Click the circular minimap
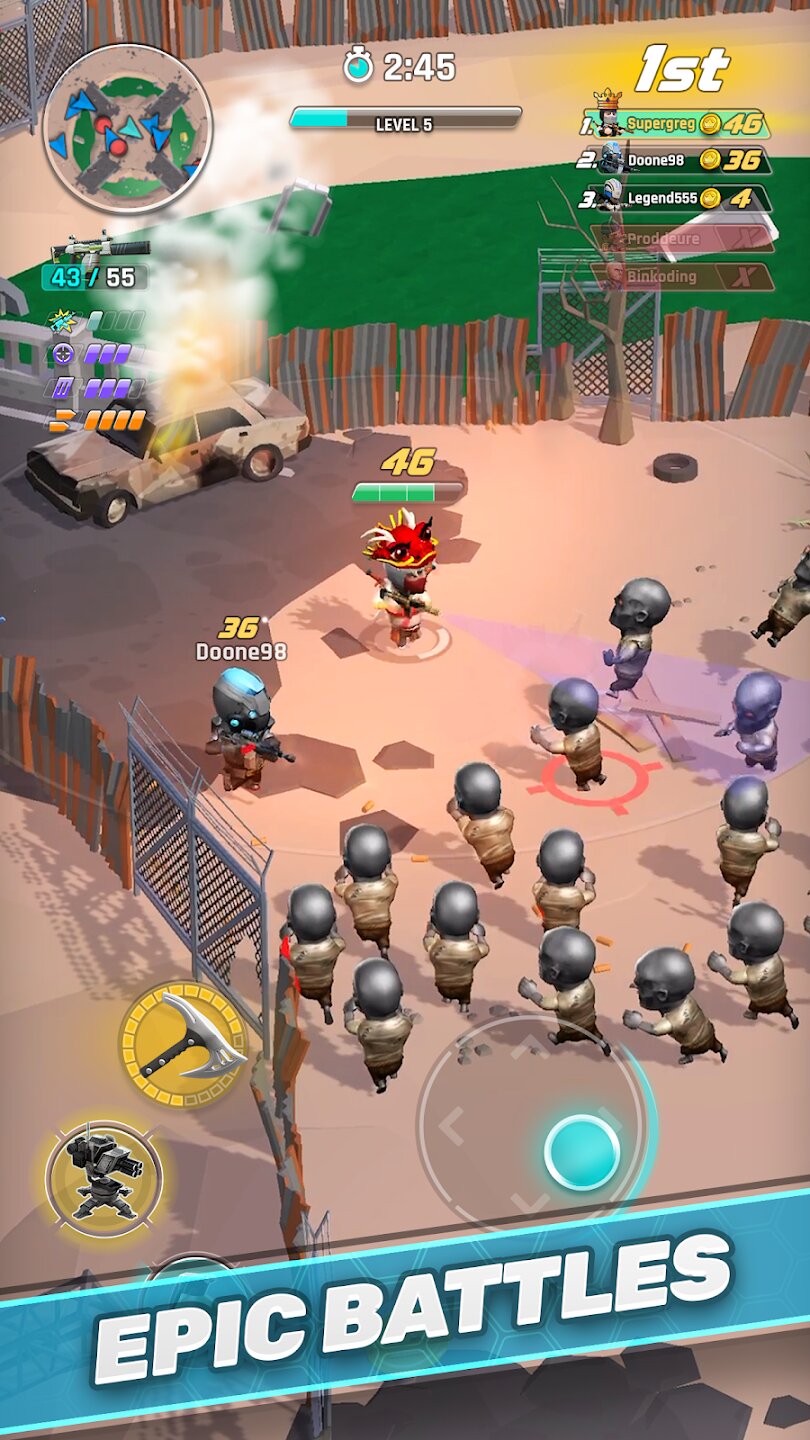This screenshot has height=1440, width=810. coord(127,129)
